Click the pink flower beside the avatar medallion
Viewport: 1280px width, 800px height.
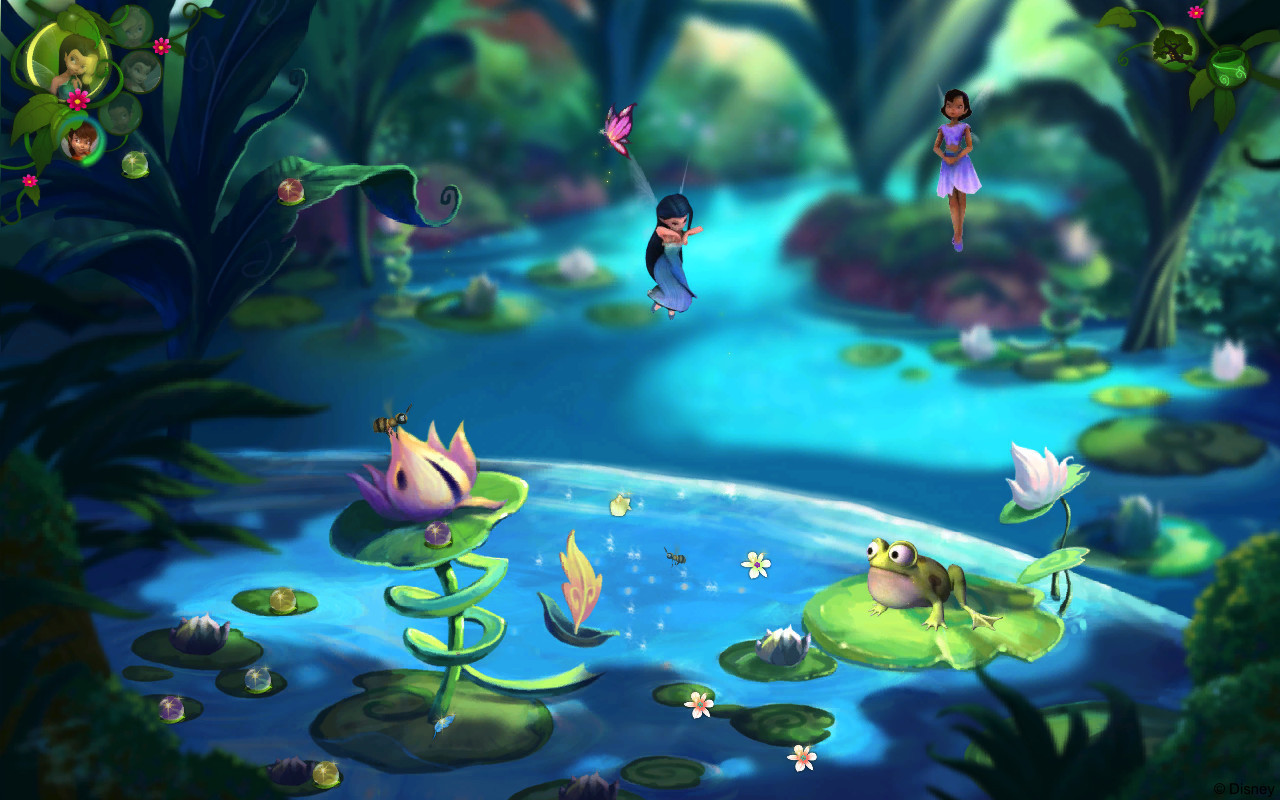coord(77,99)
